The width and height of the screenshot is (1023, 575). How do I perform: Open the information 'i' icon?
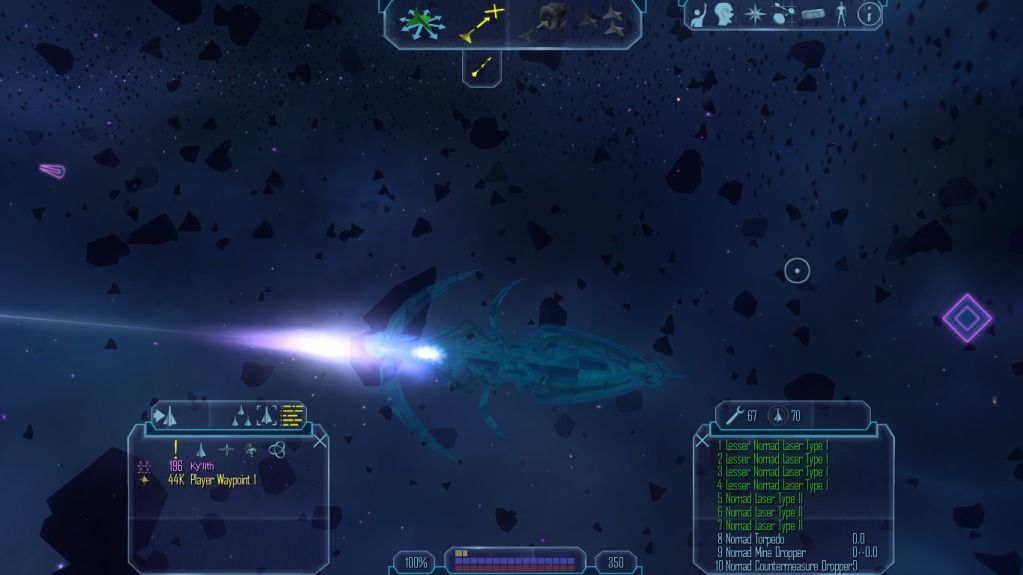pos(870,14)
